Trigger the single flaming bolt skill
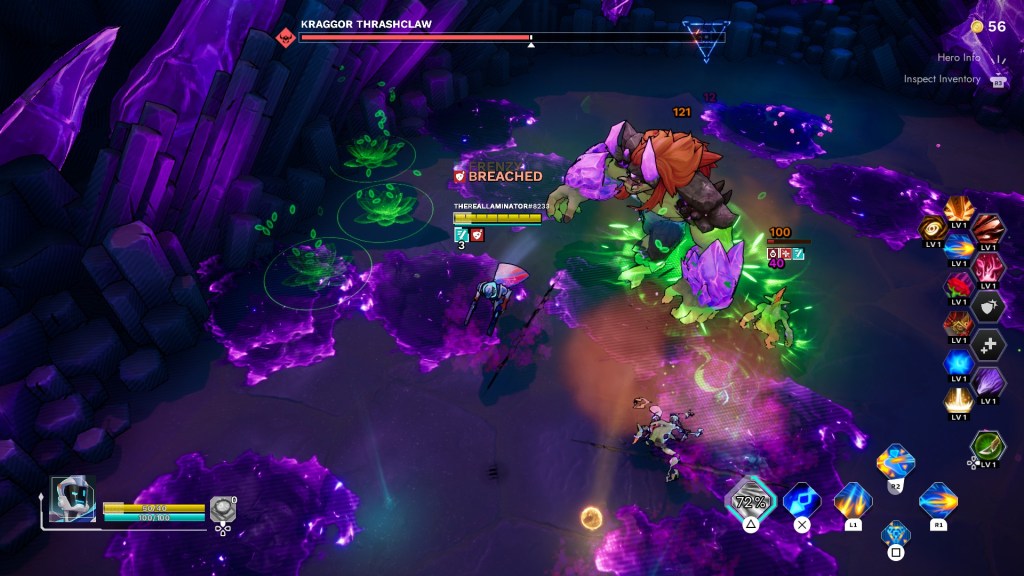Viewport: 1024px width, 576px height. (x=938, y=500)
